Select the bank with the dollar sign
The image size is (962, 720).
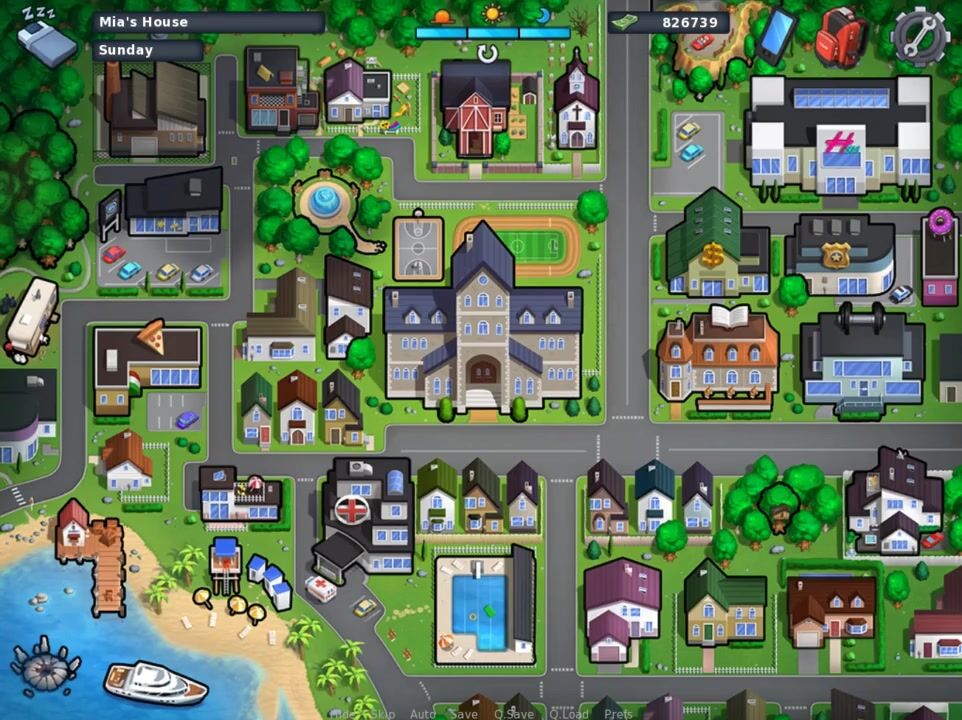[717, 248]
